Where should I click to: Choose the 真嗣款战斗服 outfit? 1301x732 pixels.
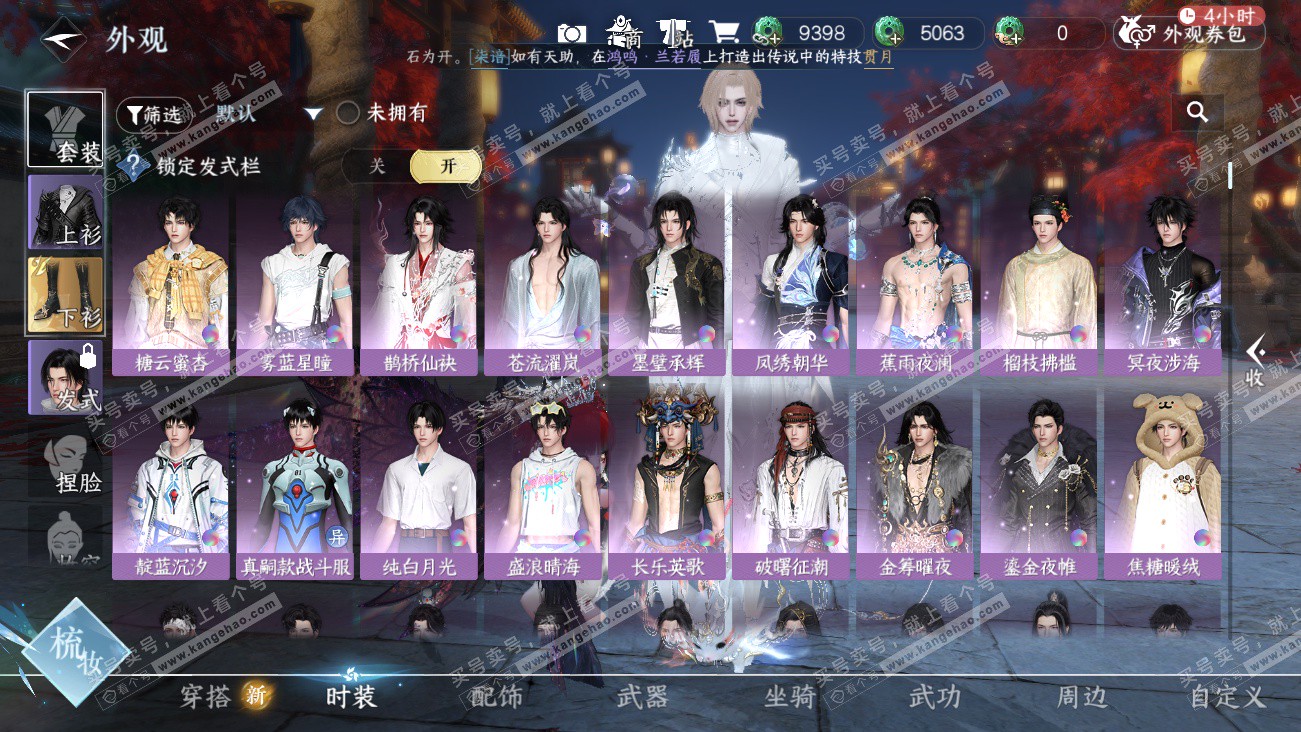(295, 489)
